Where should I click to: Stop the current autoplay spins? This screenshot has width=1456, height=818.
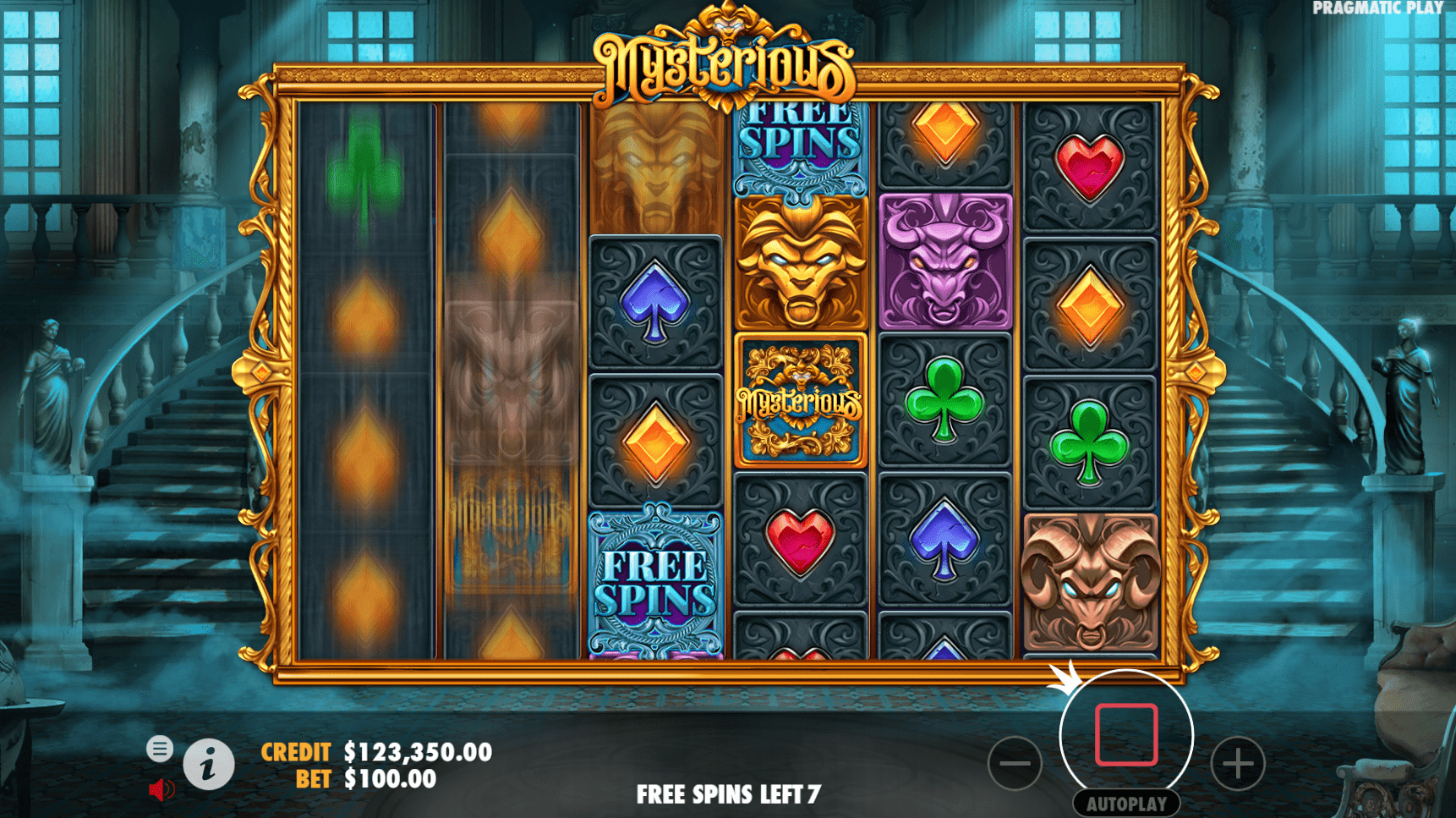pyautogui.click(x=1125, y=736)
